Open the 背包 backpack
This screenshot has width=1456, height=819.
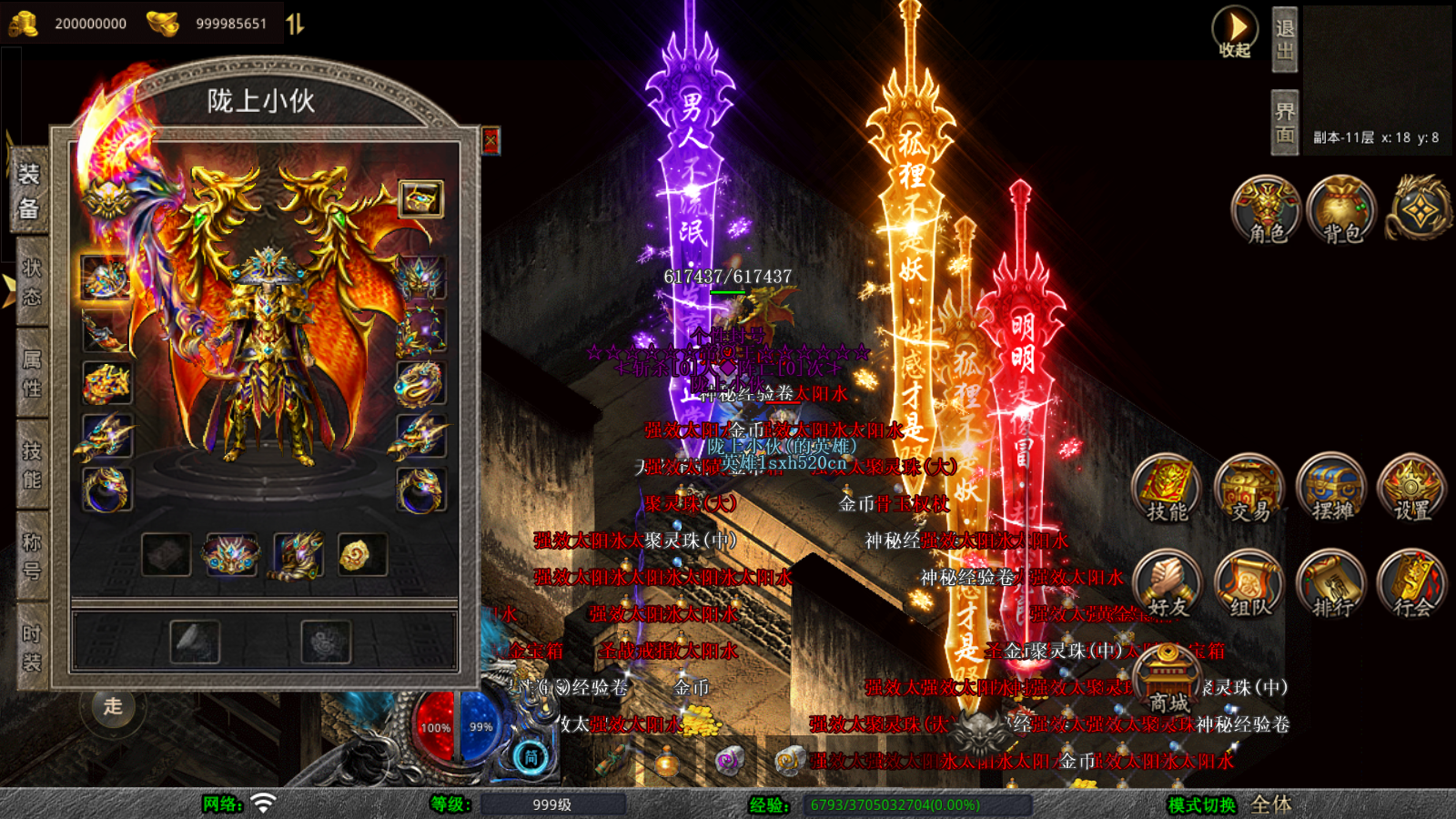click(x=1341, y=210)
